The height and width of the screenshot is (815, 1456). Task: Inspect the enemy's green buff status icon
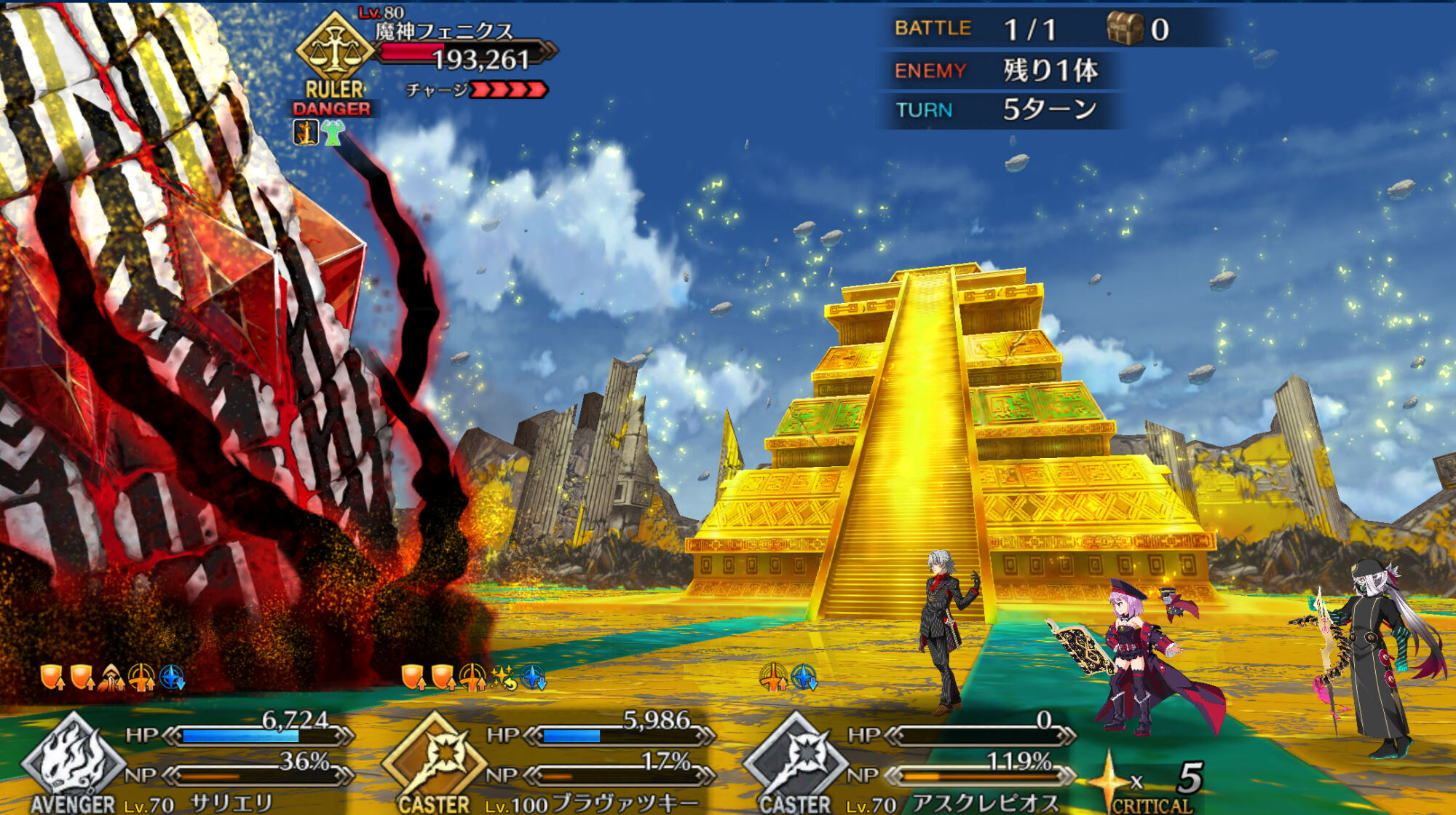click(333, 133)
